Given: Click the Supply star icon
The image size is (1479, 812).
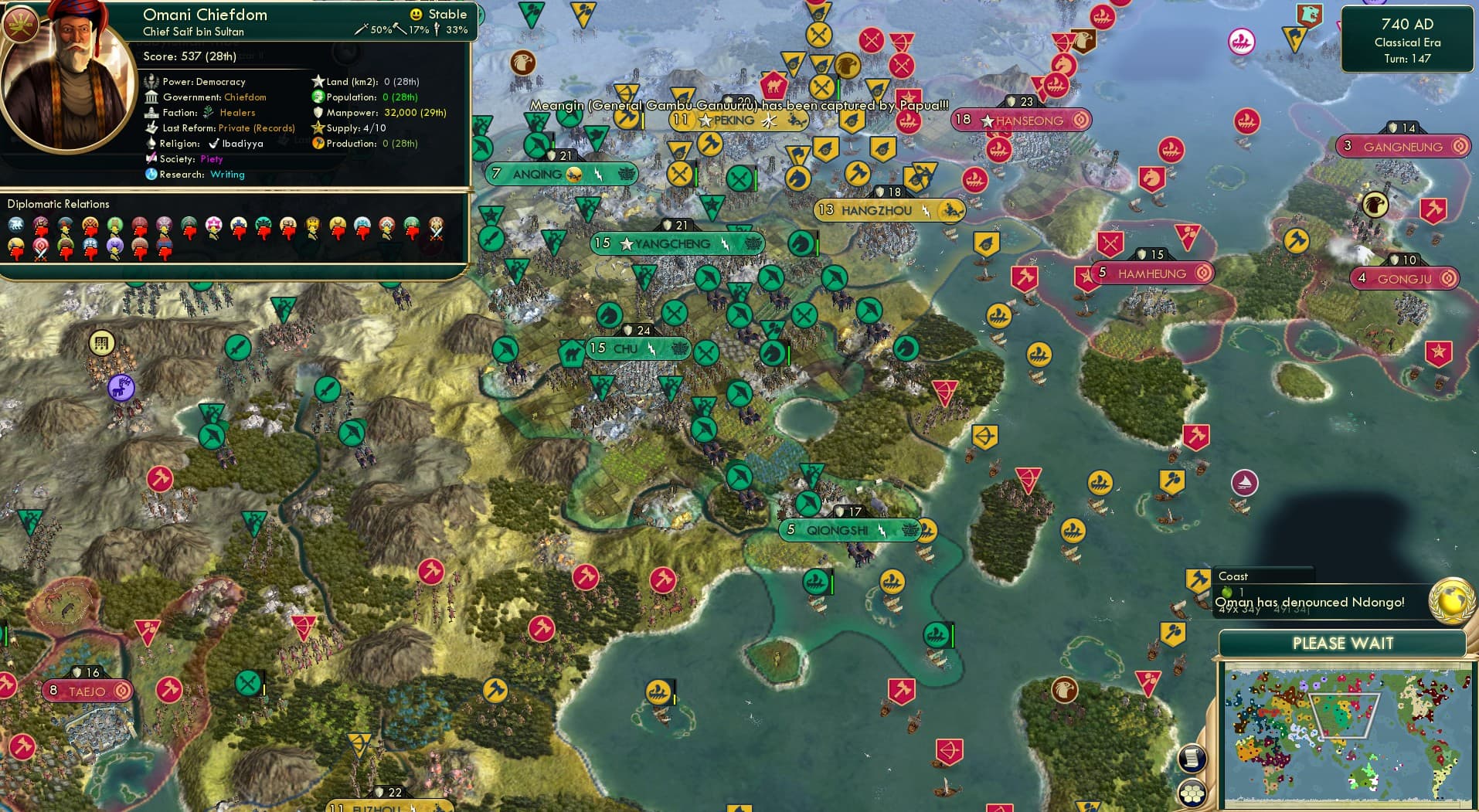Looking at the screenshot, I should click(x=317, y=127).
